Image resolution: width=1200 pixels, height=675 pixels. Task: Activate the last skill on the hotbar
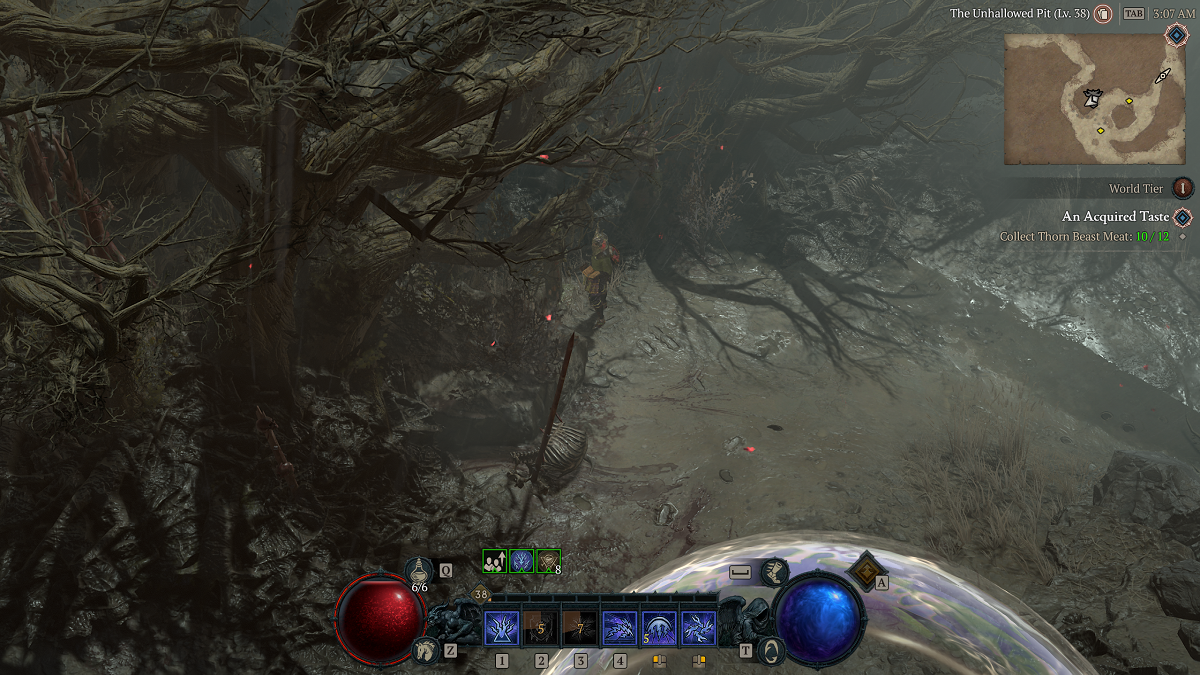tap(698, 629)
